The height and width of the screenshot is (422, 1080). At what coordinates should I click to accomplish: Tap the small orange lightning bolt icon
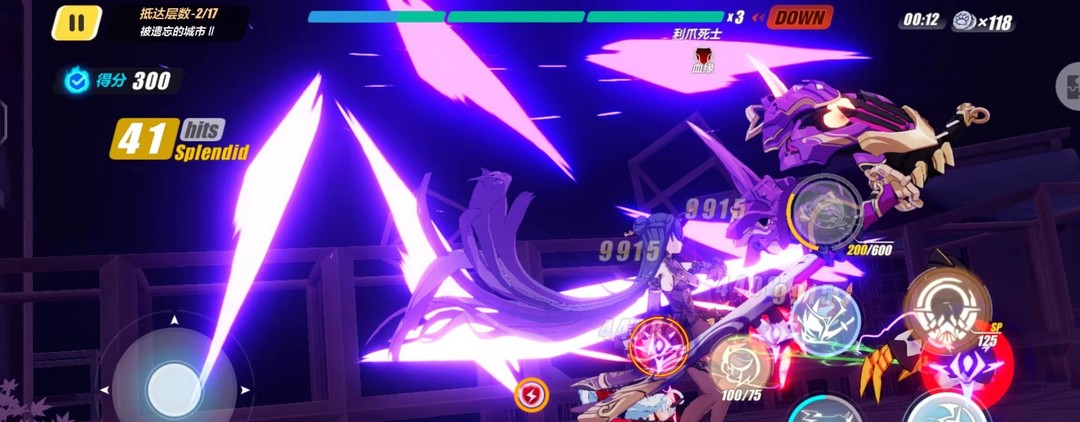[531, 395]
